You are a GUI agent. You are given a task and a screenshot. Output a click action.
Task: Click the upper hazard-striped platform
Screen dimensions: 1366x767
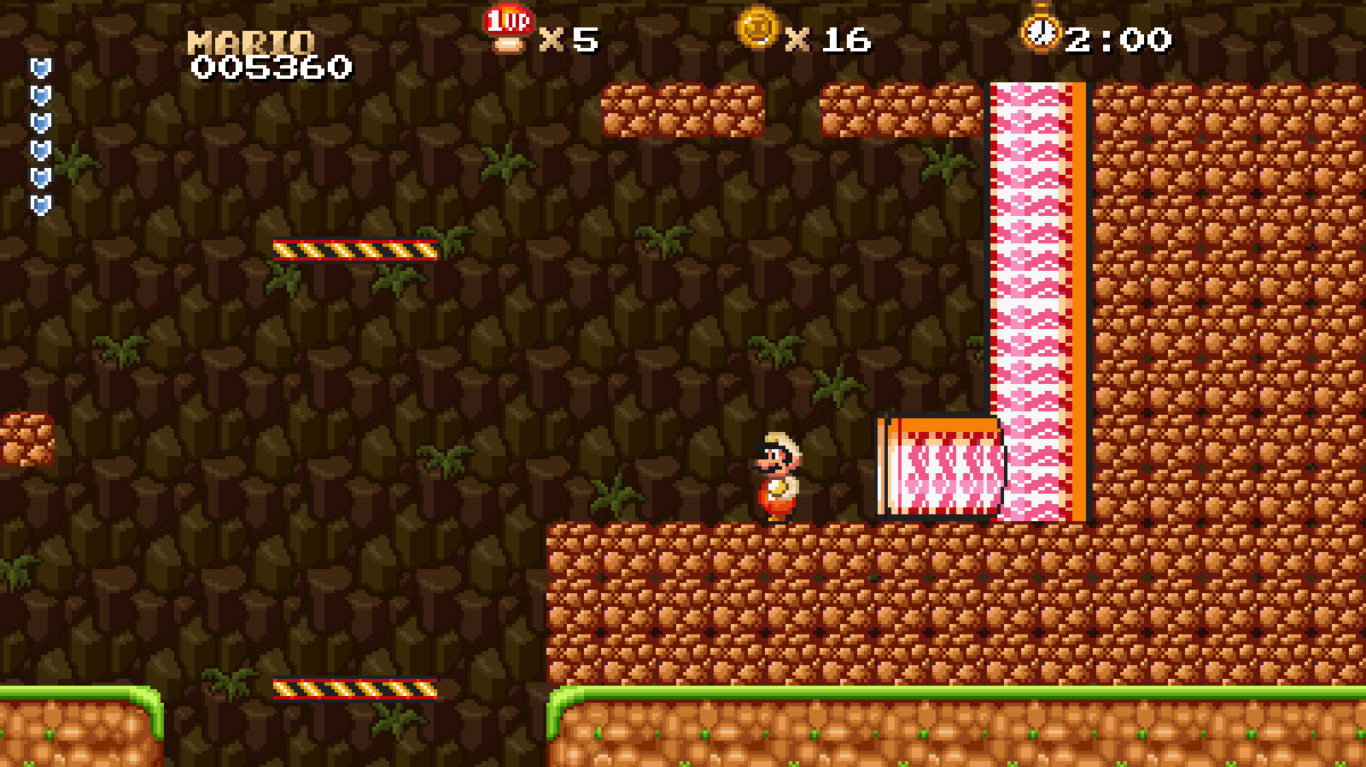pos(355,252)
